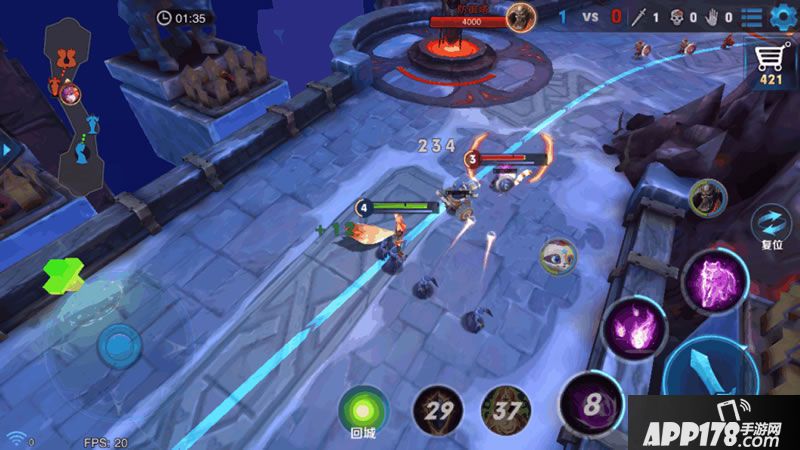Cast the purple wolf spirit skill
The width and height of the screenshot is (800, 450).
click(716, 280)
